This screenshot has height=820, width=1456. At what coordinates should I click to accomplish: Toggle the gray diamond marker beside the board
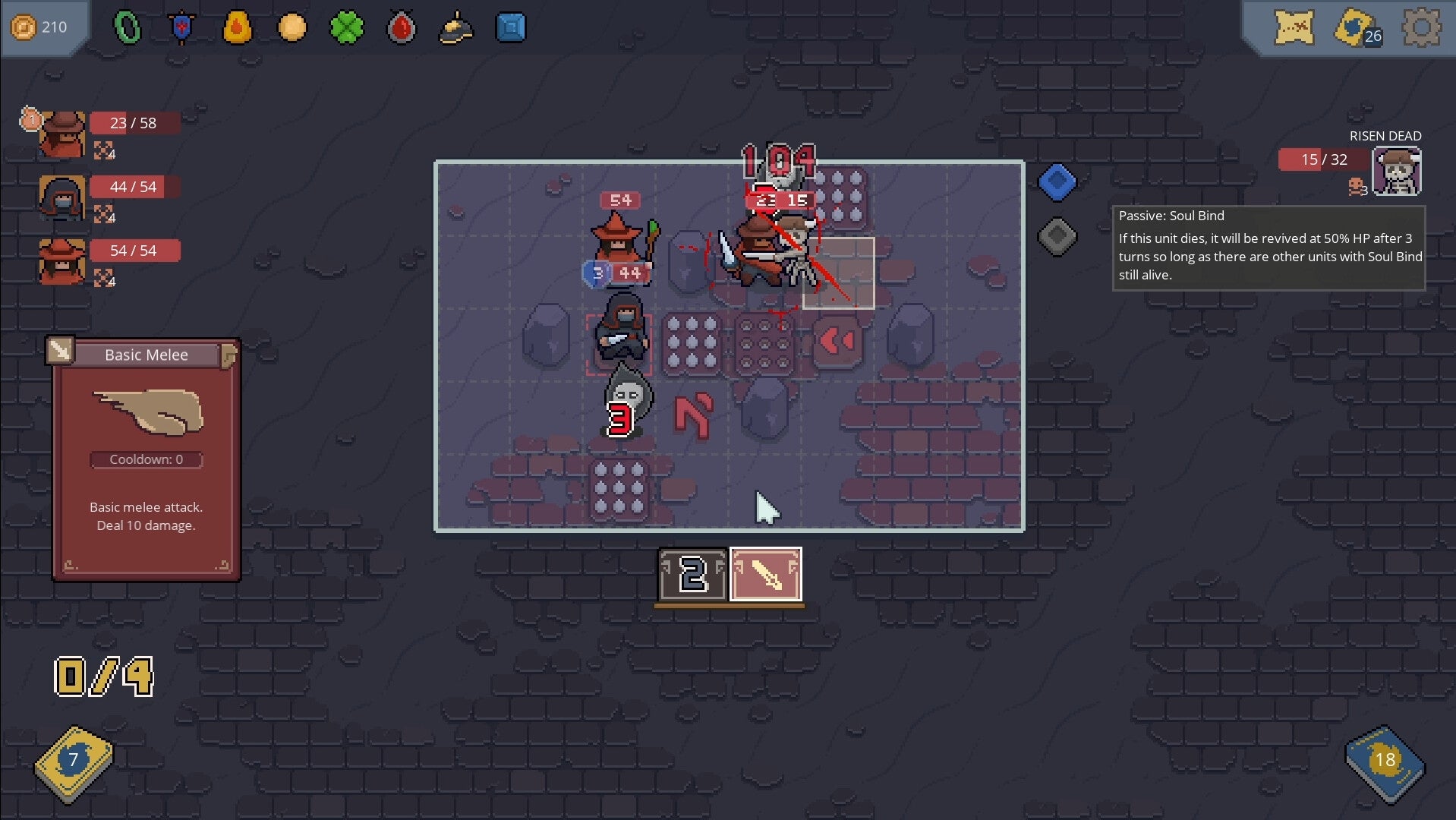tap(1057, 237)
